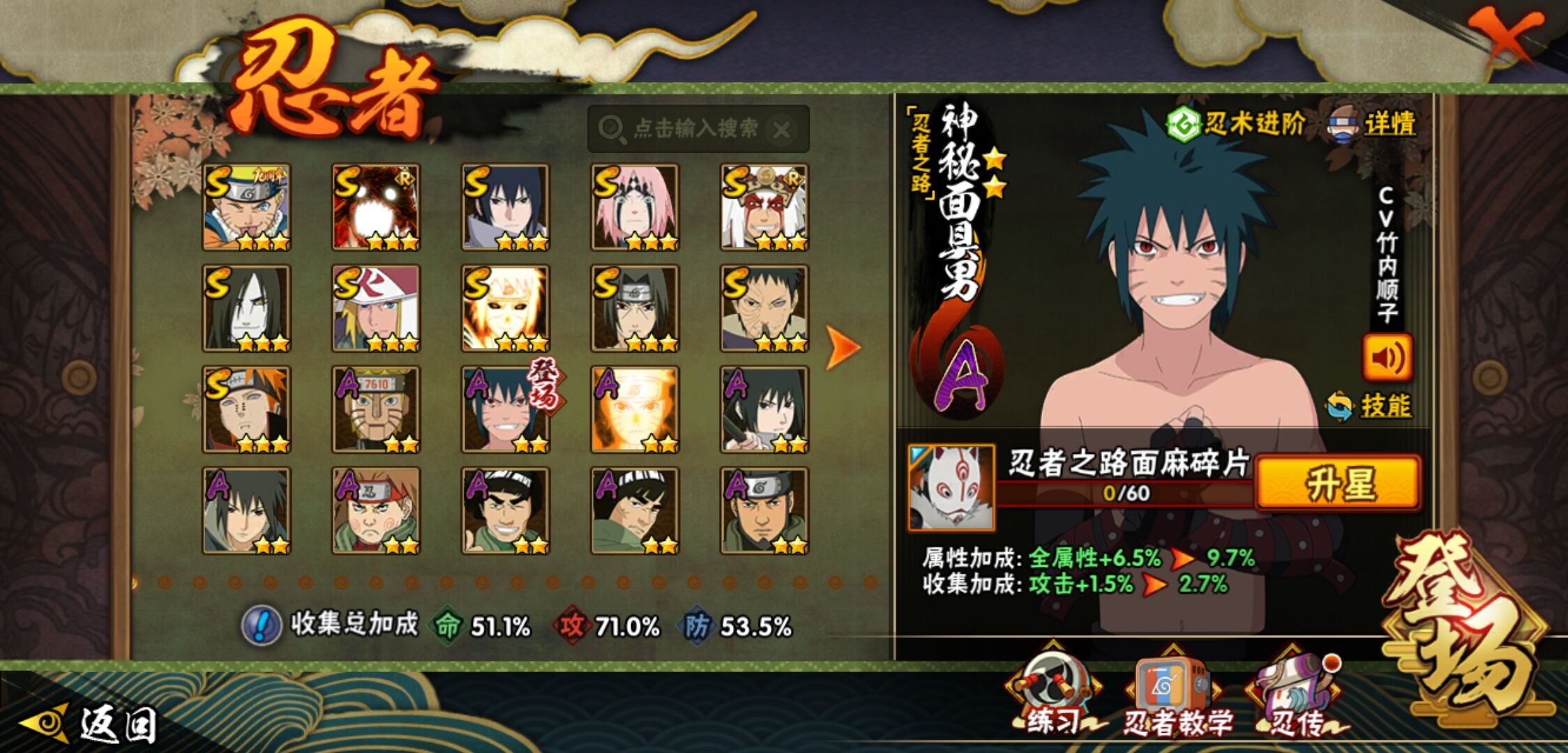
Task: Select the white-haired Jiraiya portrait
Action: click(x=764, y=207)
